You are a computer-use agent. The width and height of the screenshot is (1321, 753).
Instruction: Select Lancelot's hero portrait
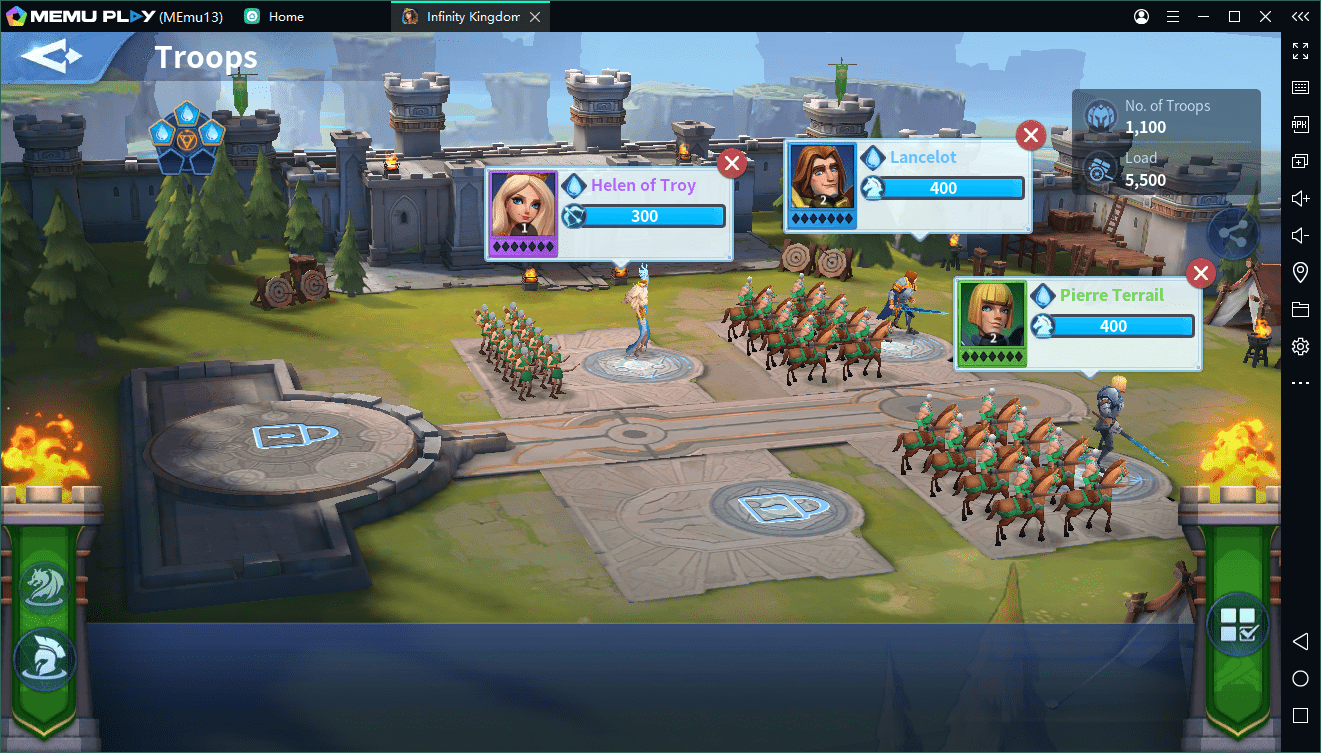tap(823, 178)
